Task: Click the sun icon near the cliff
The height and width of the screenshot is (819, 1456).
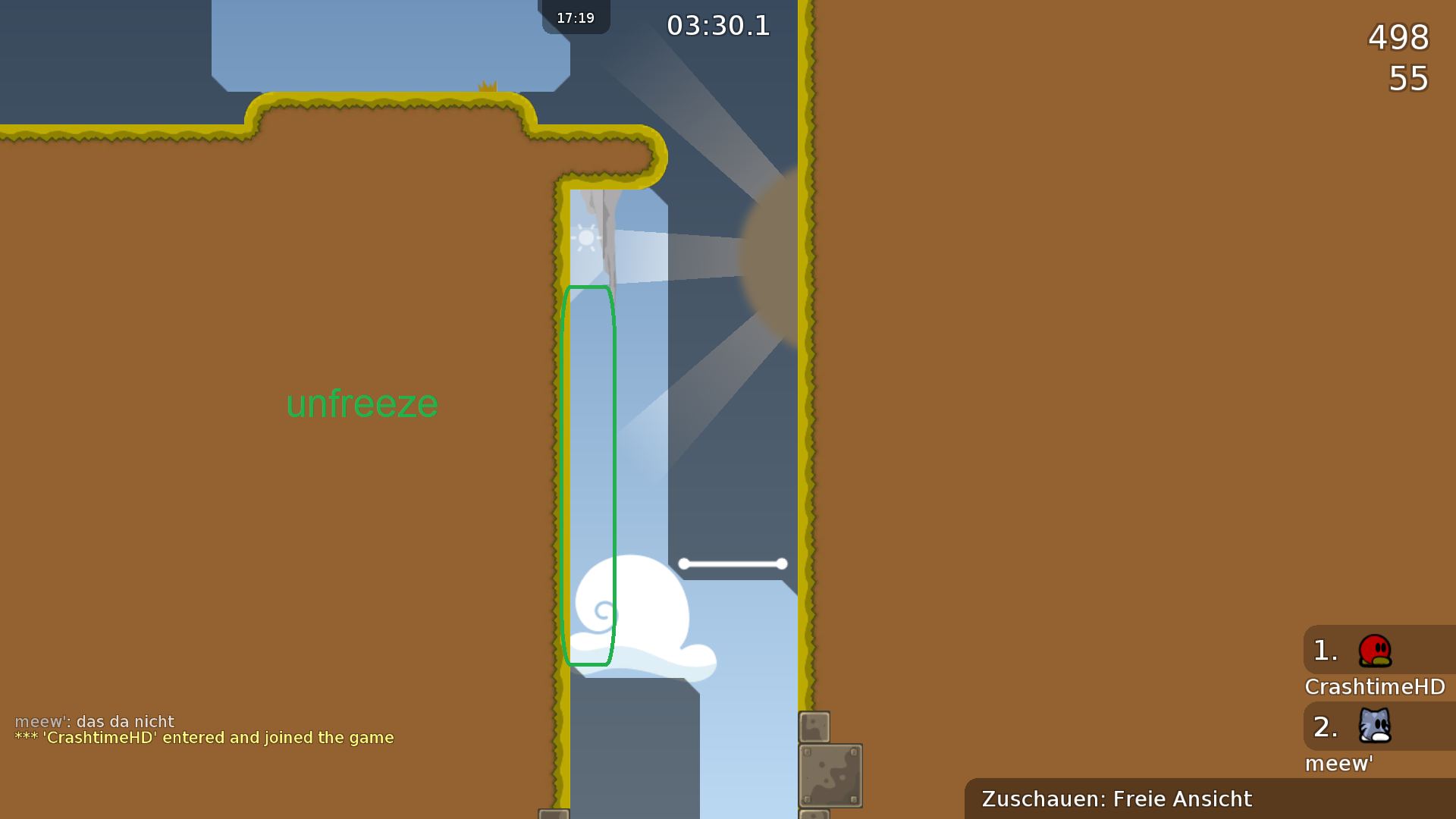Action: coord(587,237)
